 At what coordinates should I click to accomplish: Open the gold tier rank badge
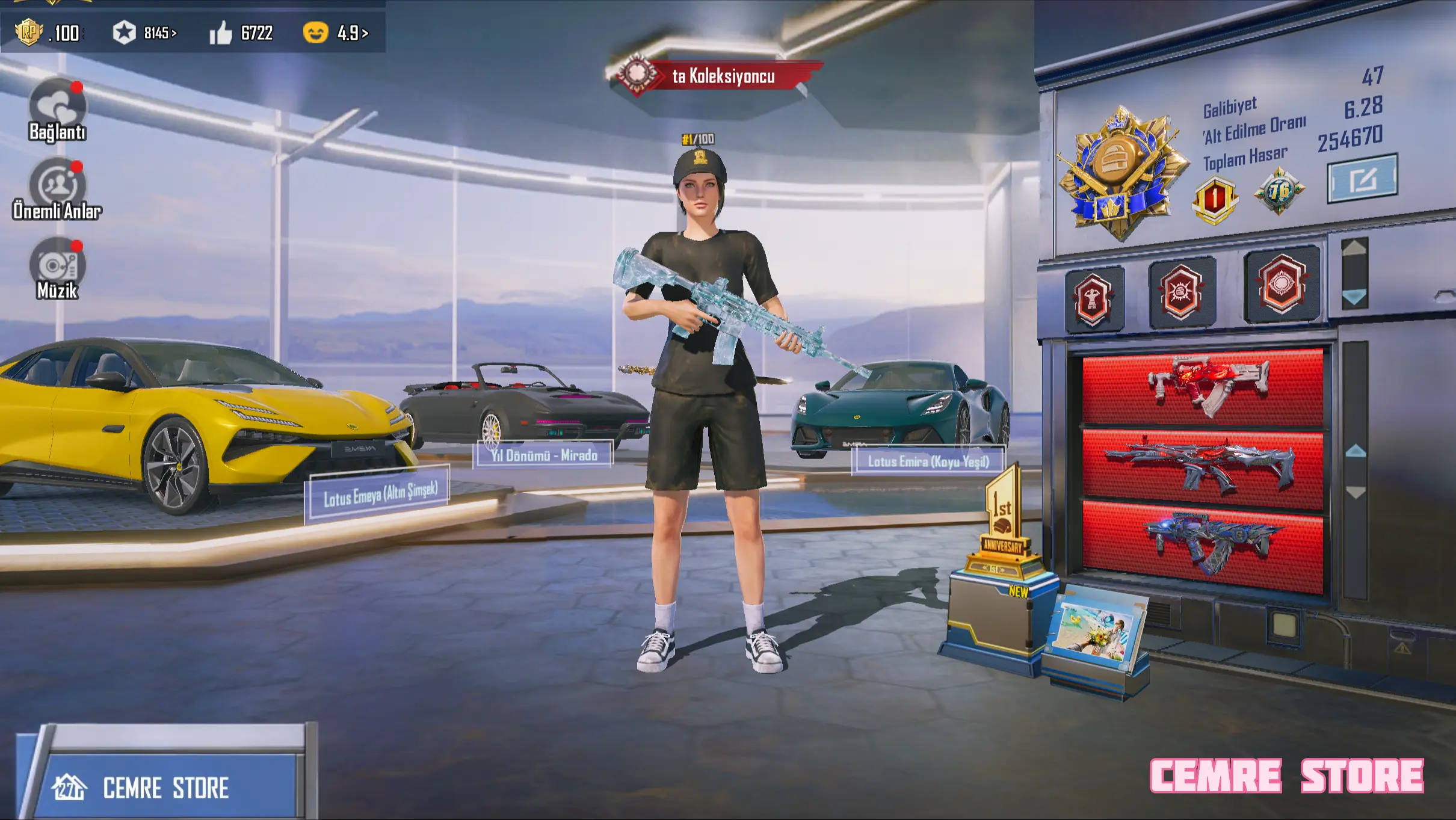(x=1120, y=171)
